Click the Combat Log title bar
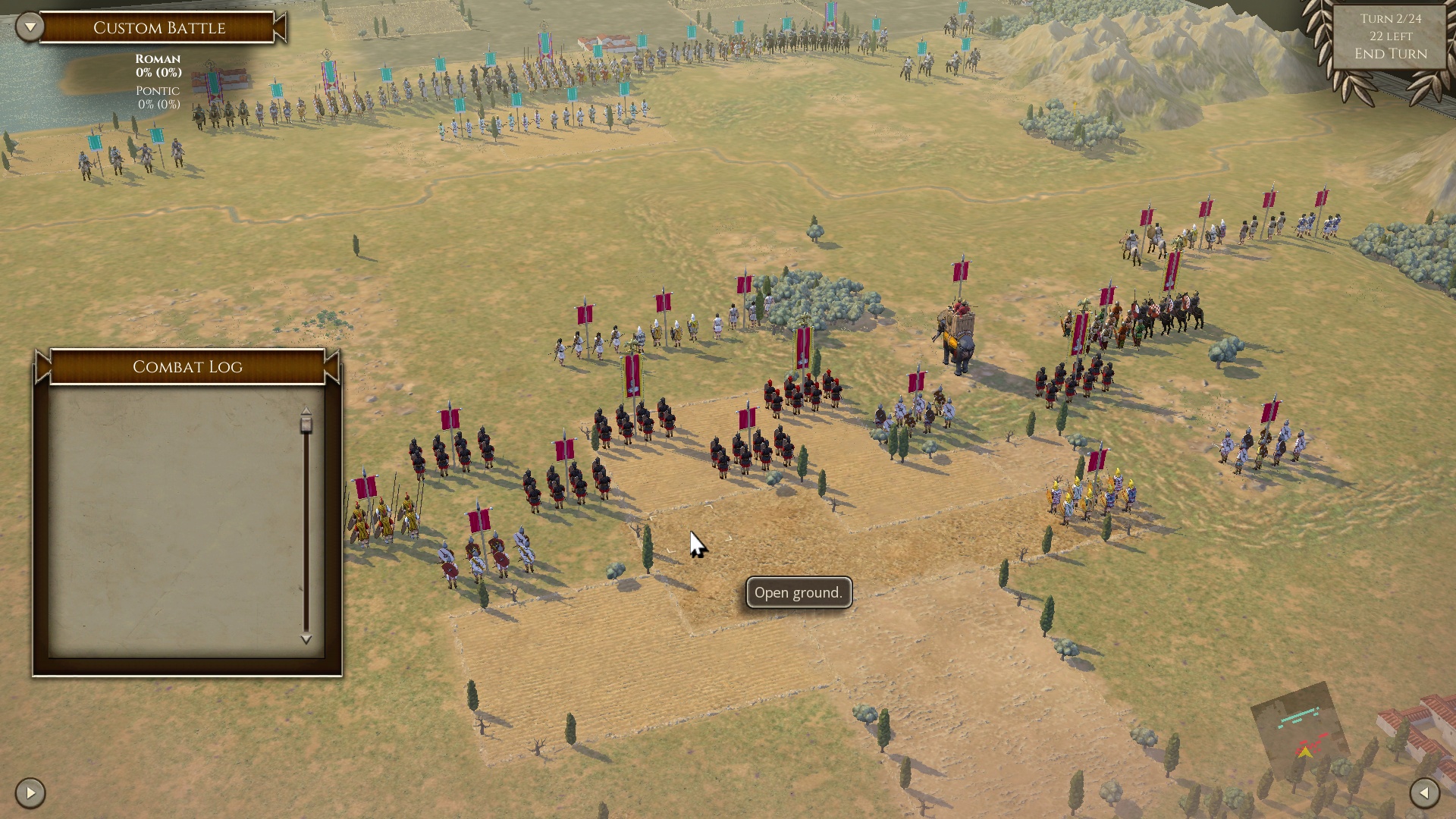 187,367
